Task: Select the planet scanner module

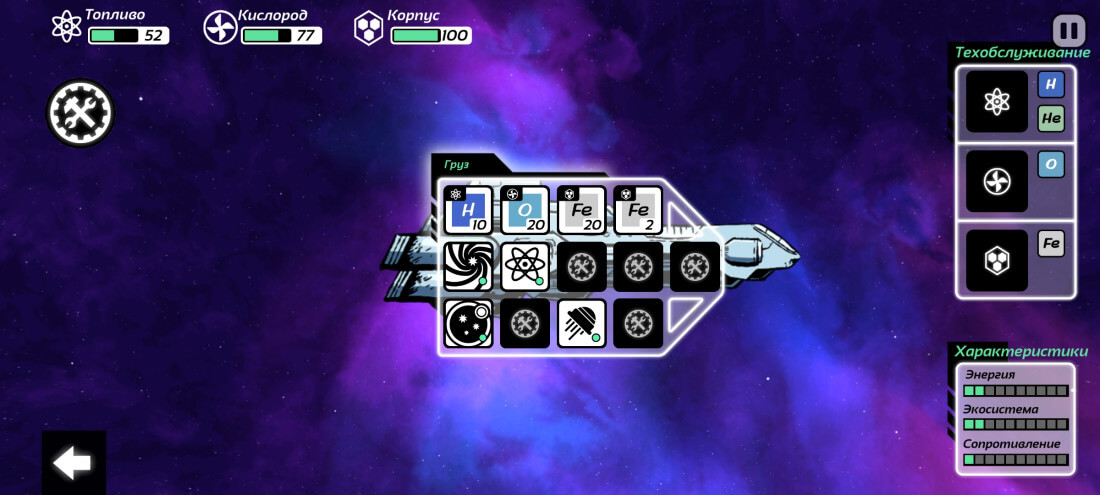Action: click(468, 323)
